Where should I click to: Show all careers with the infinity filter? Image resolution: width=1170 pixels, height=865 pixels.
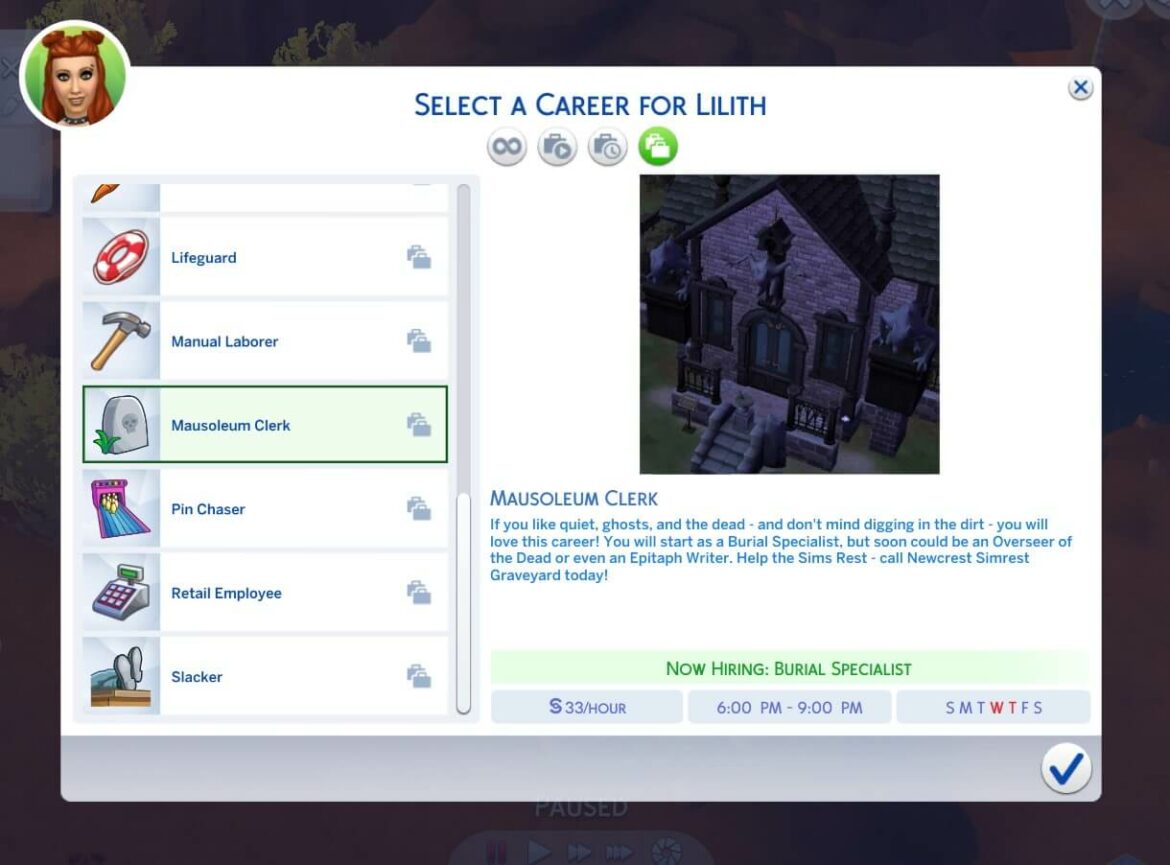507,148
